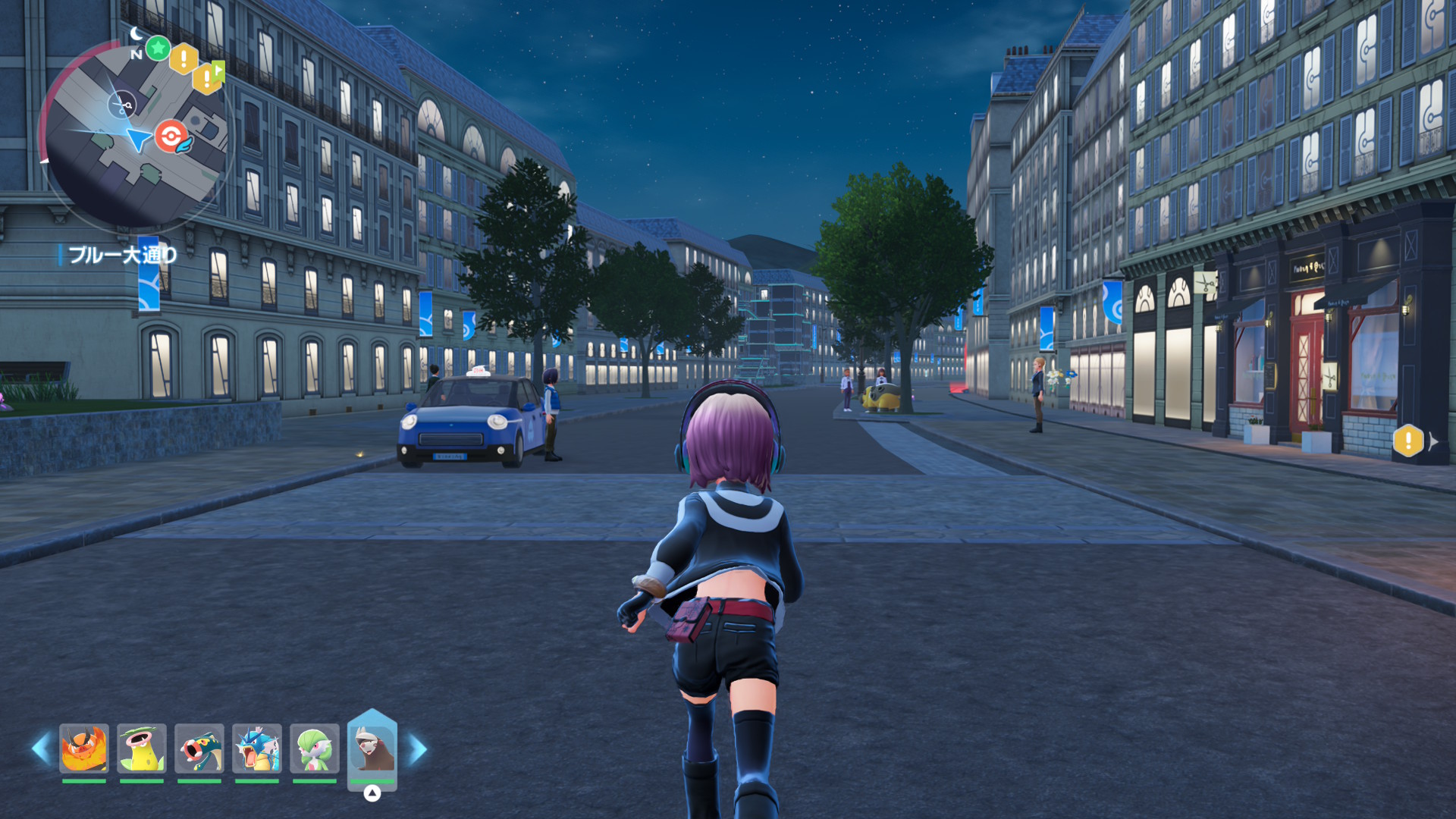Select the Gardevoir party slot

click(315, 748)
